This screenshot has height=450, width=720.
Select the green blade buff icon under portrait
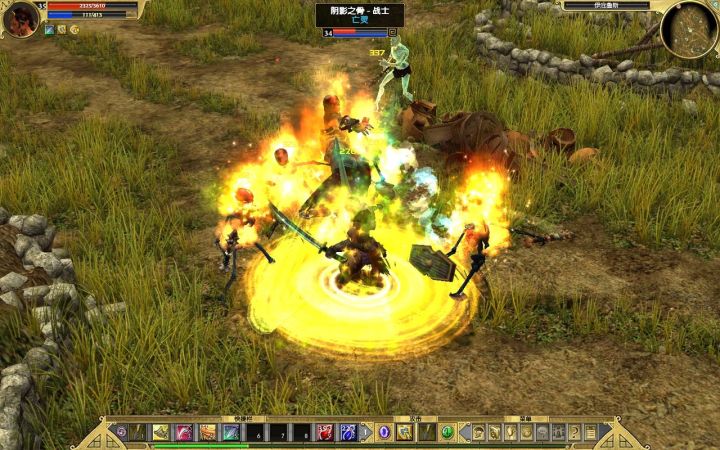coord(49,30)
